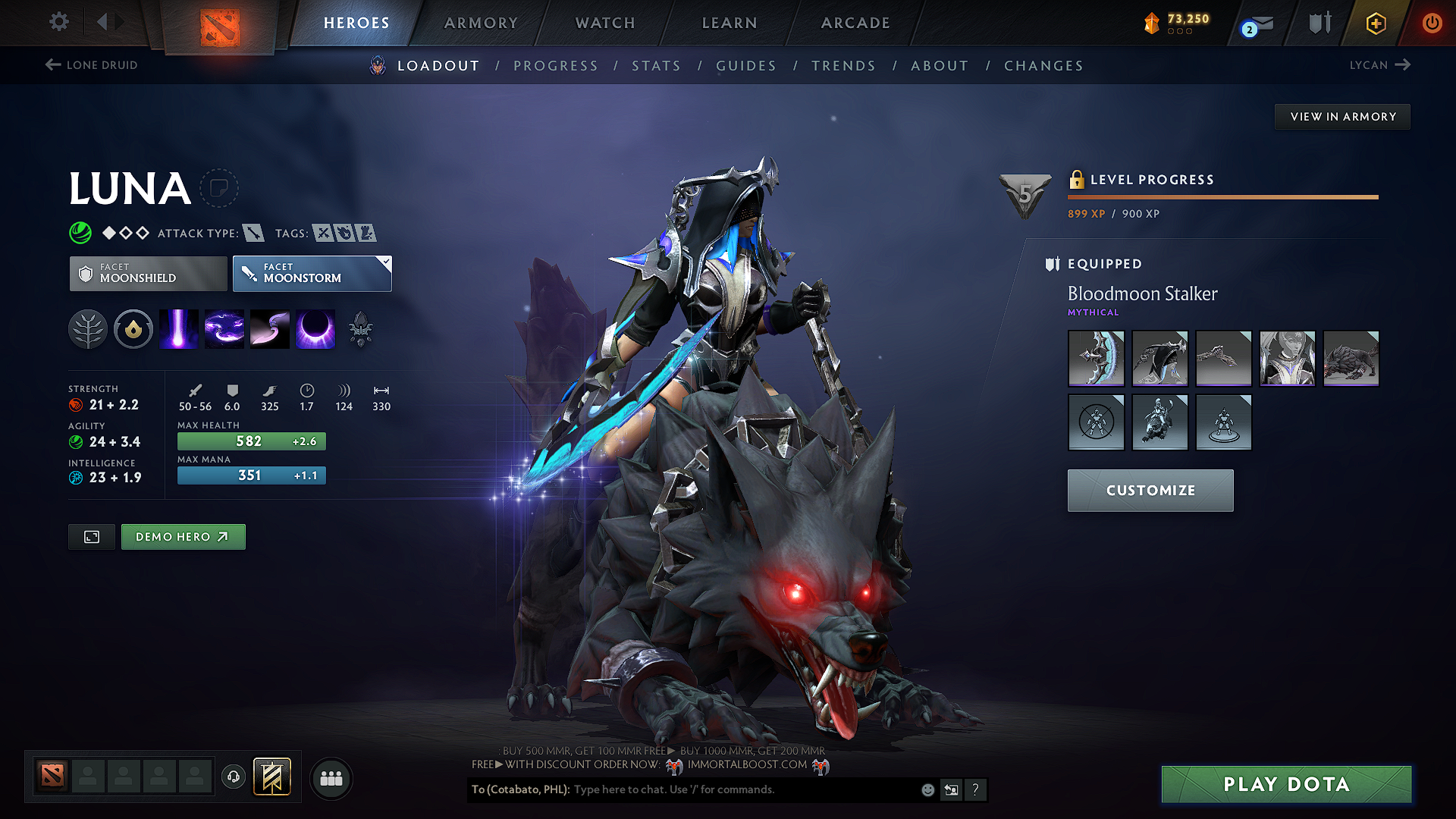Select the Lucent Beam ability icon

(178, 328)
